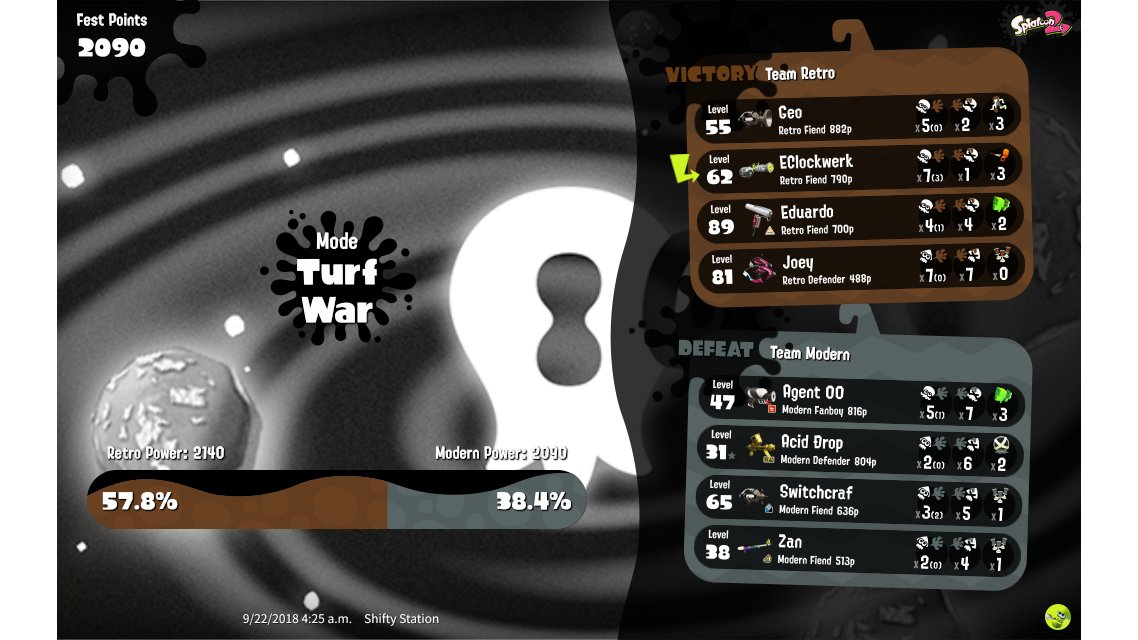Select Acid Drop's result row

click(860, 450)
